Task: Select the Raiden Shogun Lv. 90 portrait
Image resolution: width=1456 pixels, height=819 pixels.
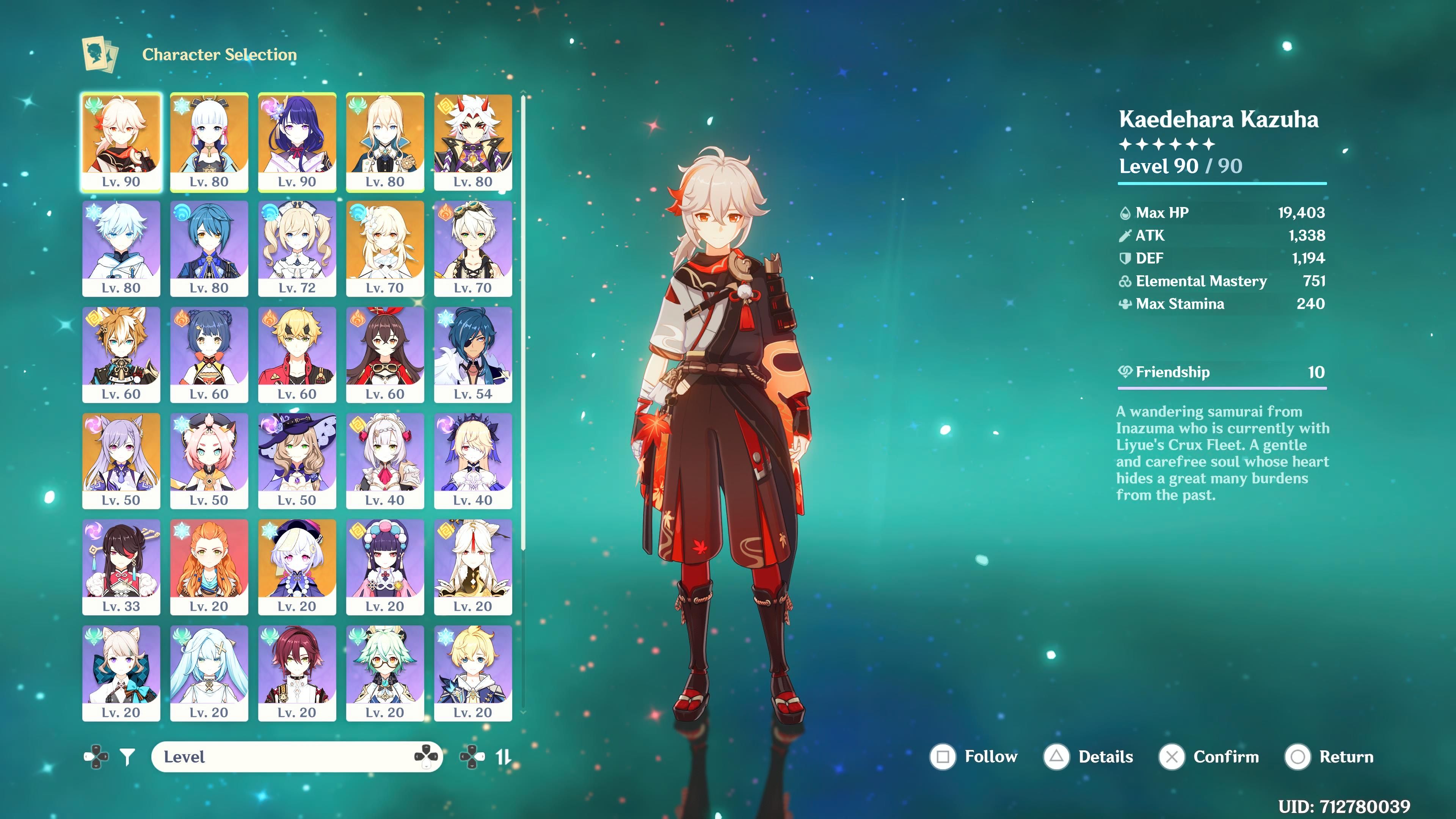Action: [x=298, y=141]
